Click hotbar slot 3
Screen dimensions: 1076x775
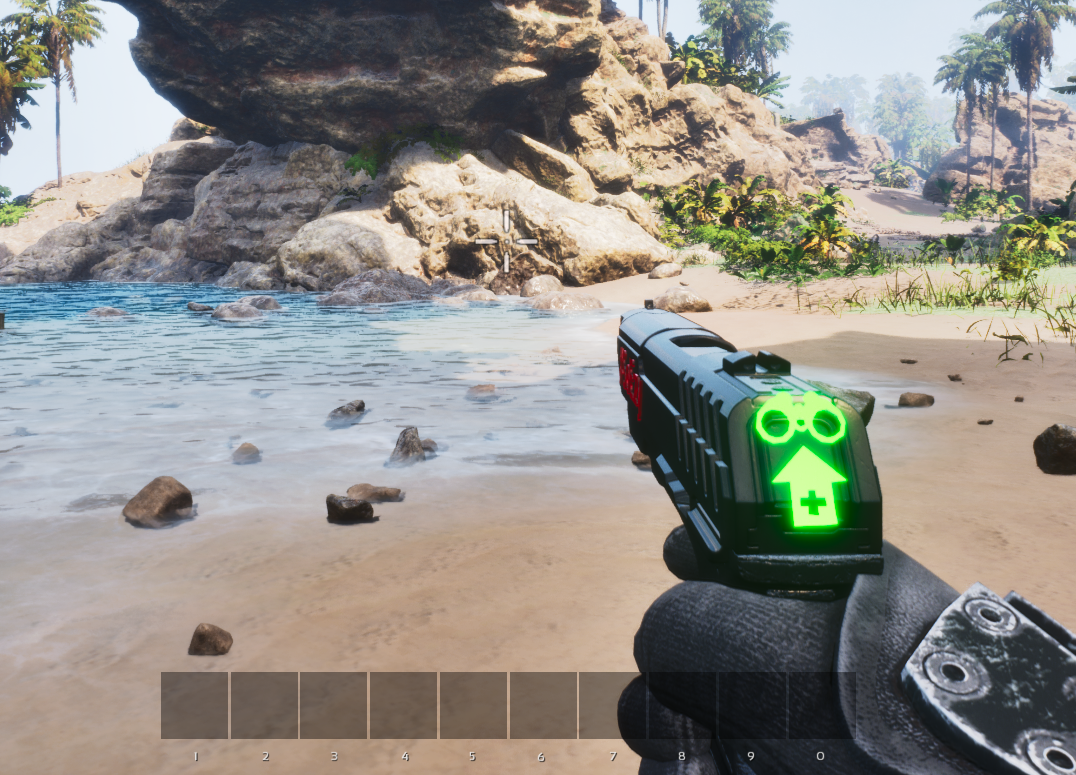[334, 705]
